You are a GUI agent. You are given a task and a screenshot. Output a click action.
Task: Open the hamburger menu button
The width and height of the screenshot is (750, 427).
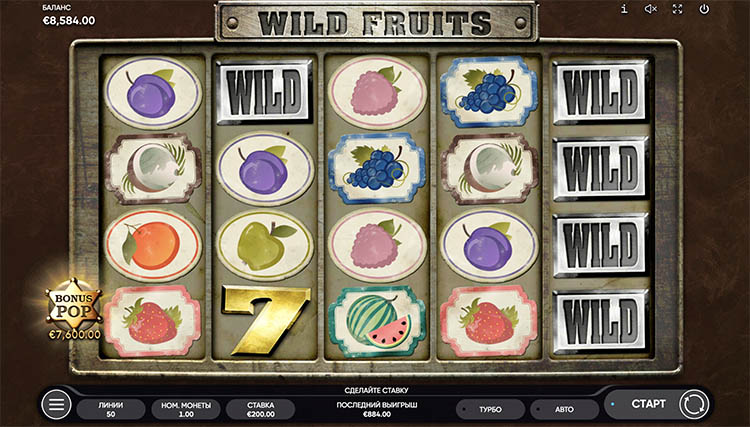coord(56,405)
